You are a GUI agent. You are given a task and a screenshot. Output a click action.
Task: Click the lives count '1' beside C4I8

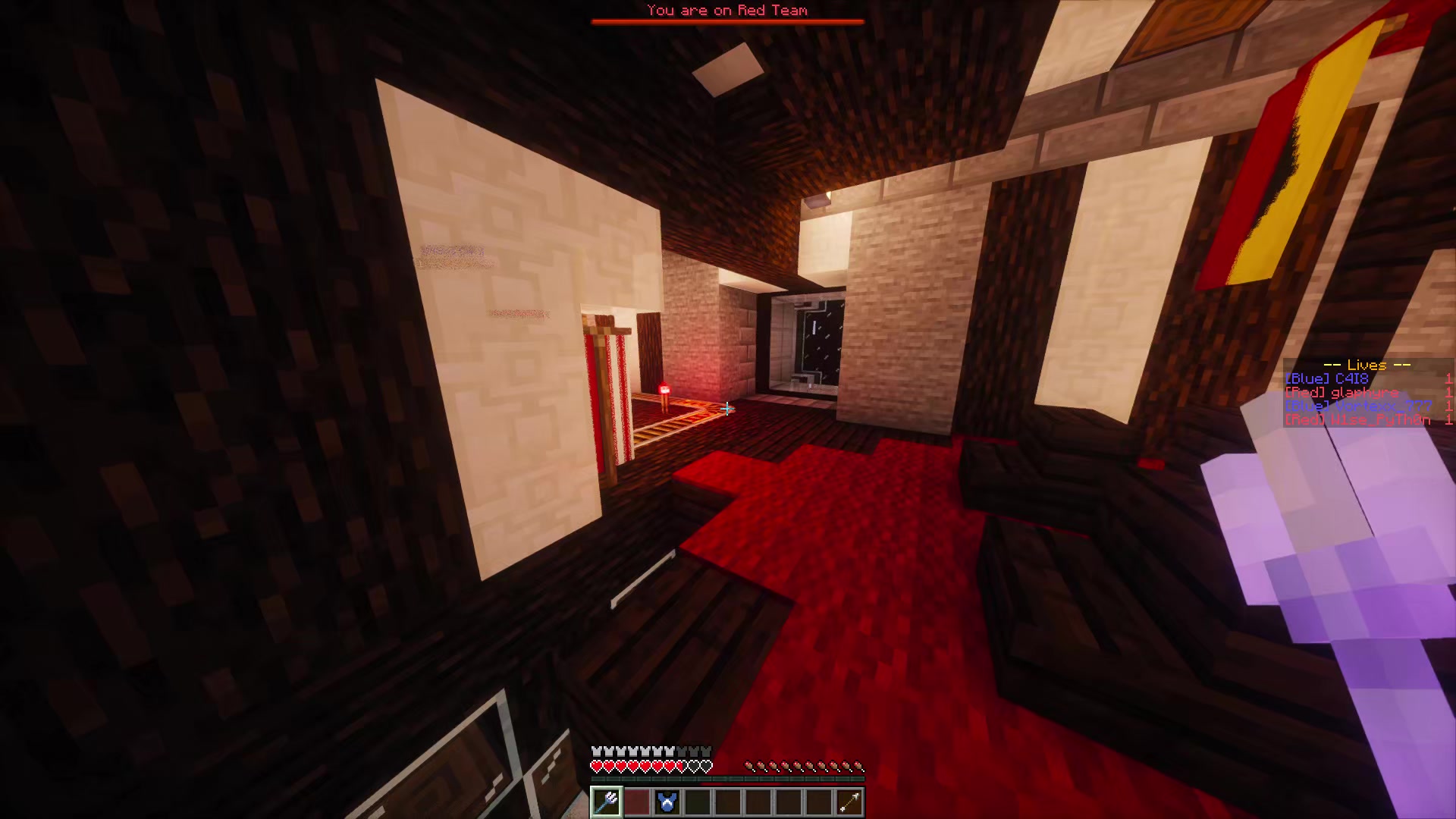click(1451, 378)
